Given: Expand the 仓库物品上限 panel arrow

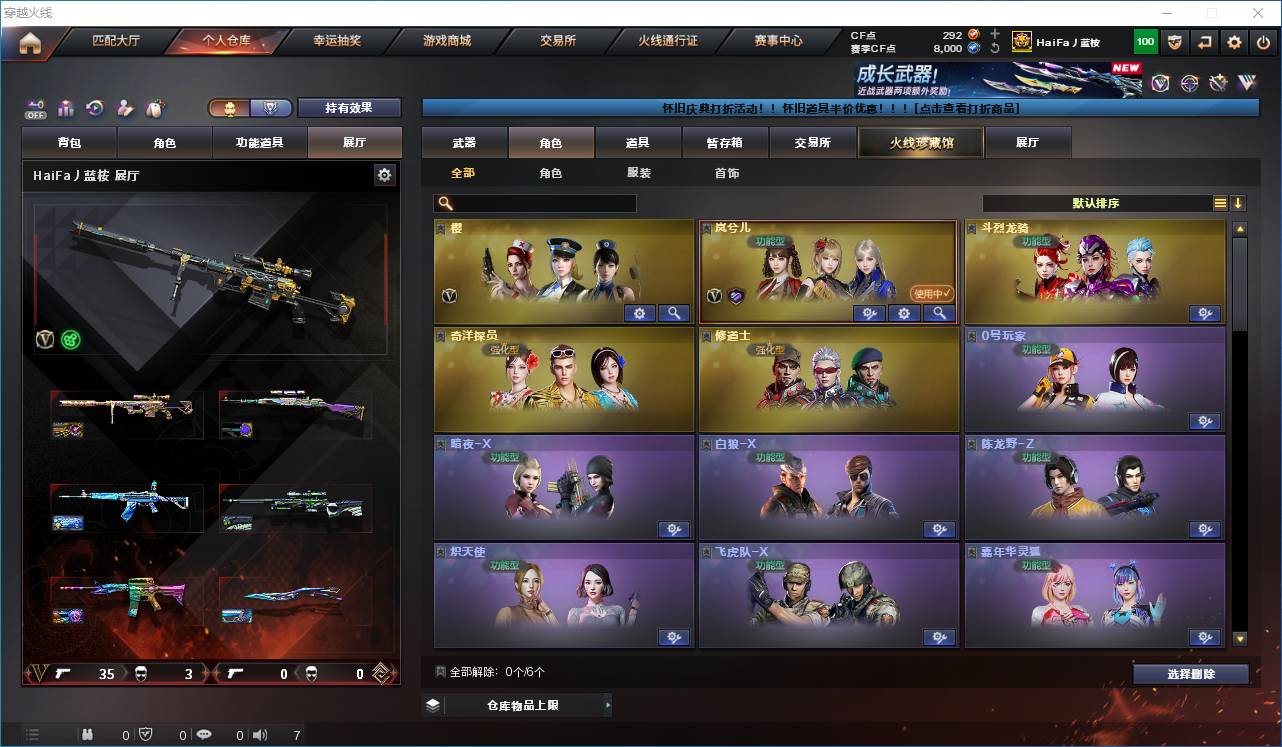Looking at the screenshot, I should pos(607,704).
